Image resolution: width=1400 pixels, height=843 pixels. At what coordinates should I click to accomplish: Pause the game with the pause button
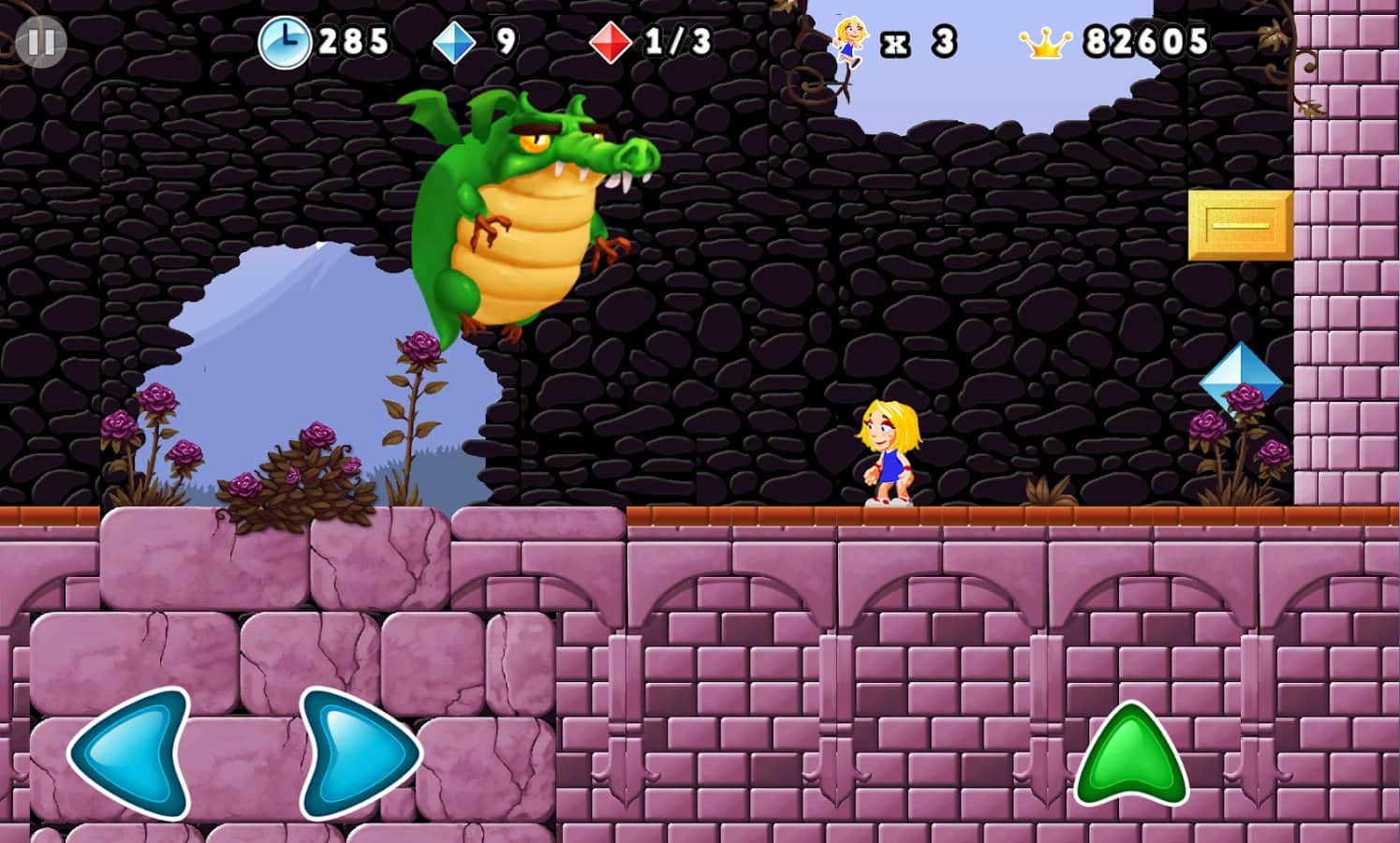coord(40,42)
